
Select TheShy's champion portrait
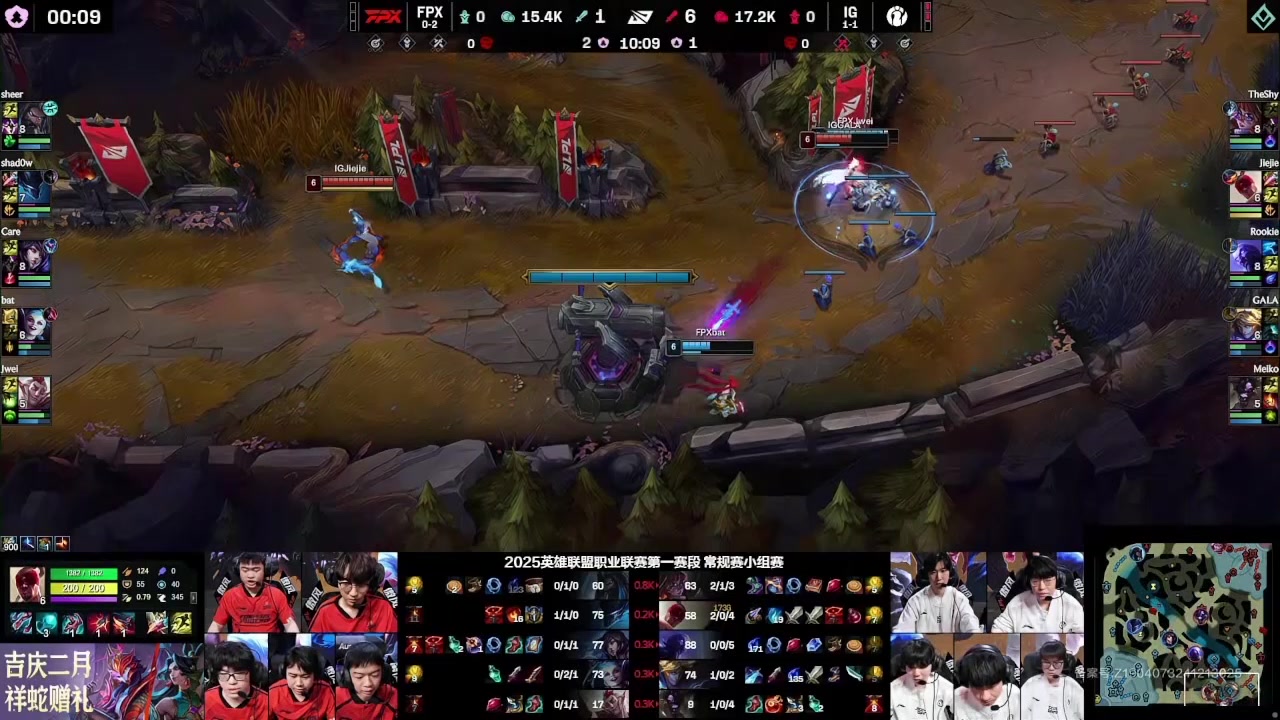(1245, 119)
